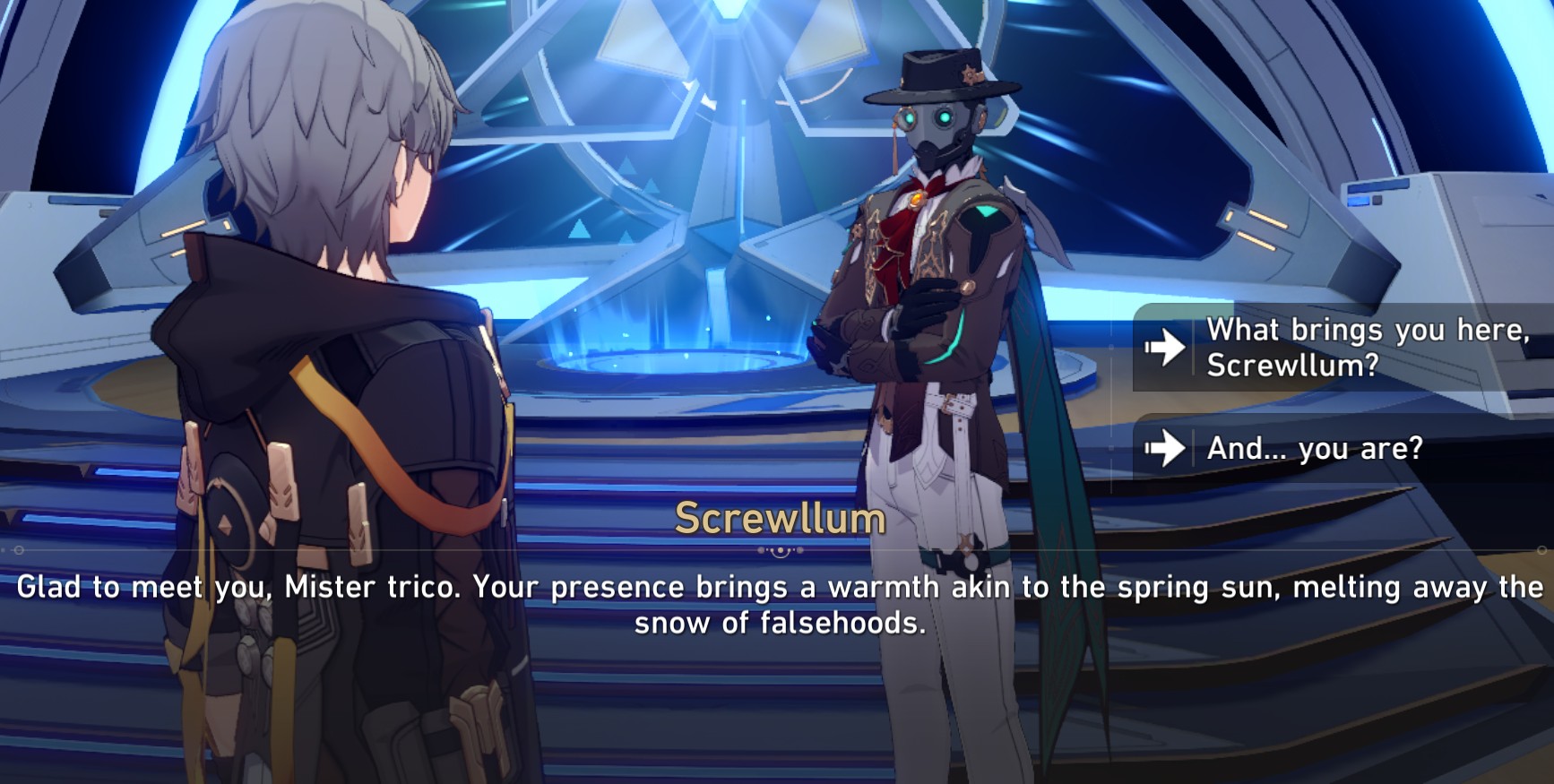Click the small circle marker on the dialogue divider line
Screen dimensions: 1554x784
(20, 550)
